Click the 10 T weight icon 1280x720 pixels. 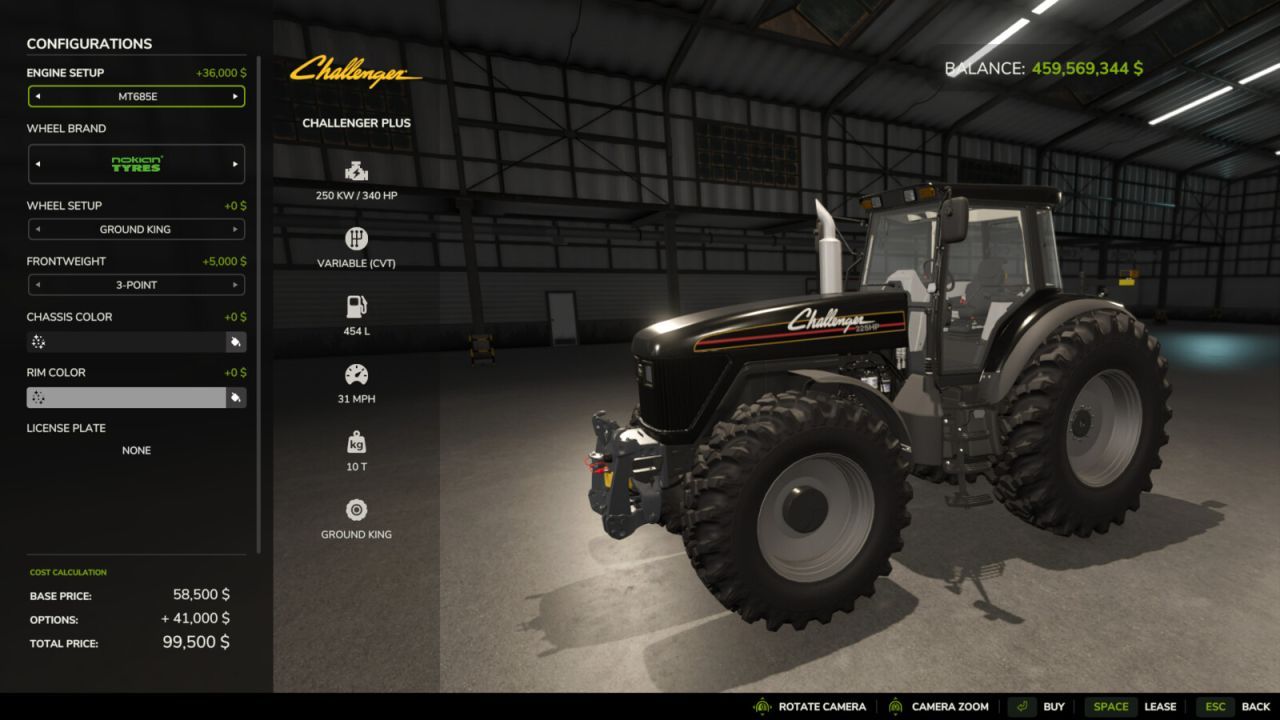[356, 442]
